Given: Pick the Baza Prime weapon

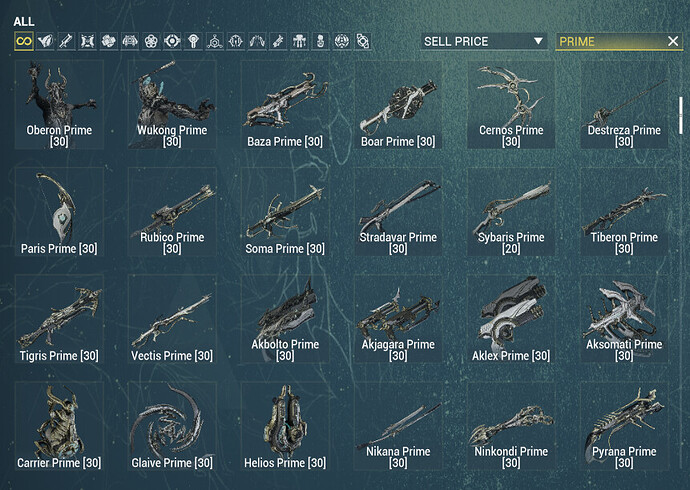Looking at the screenshot, I should click(x=285, y=105).
